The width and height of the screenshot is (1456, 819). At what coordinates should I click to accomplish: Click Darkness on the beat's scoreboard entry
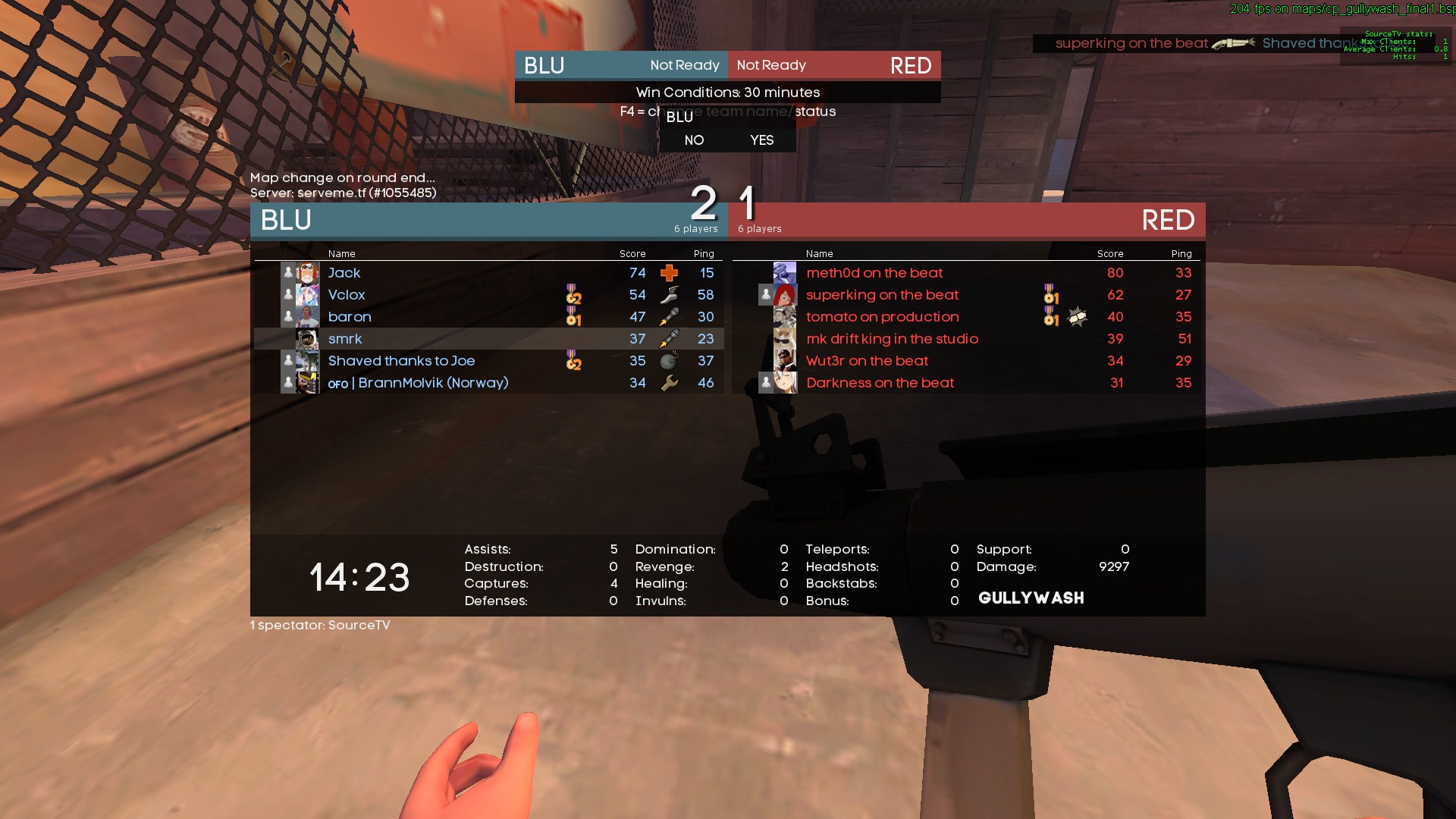coord(880,383)
